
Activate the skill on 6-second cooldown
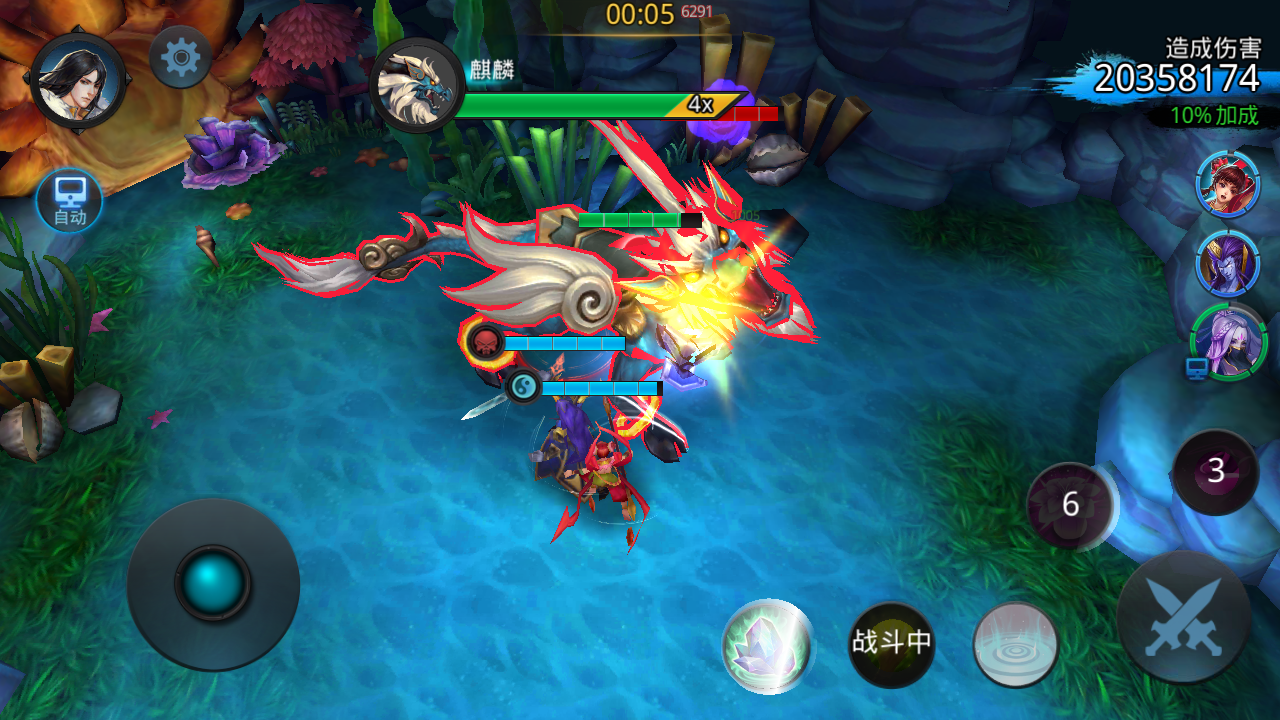coord(1071,505)
